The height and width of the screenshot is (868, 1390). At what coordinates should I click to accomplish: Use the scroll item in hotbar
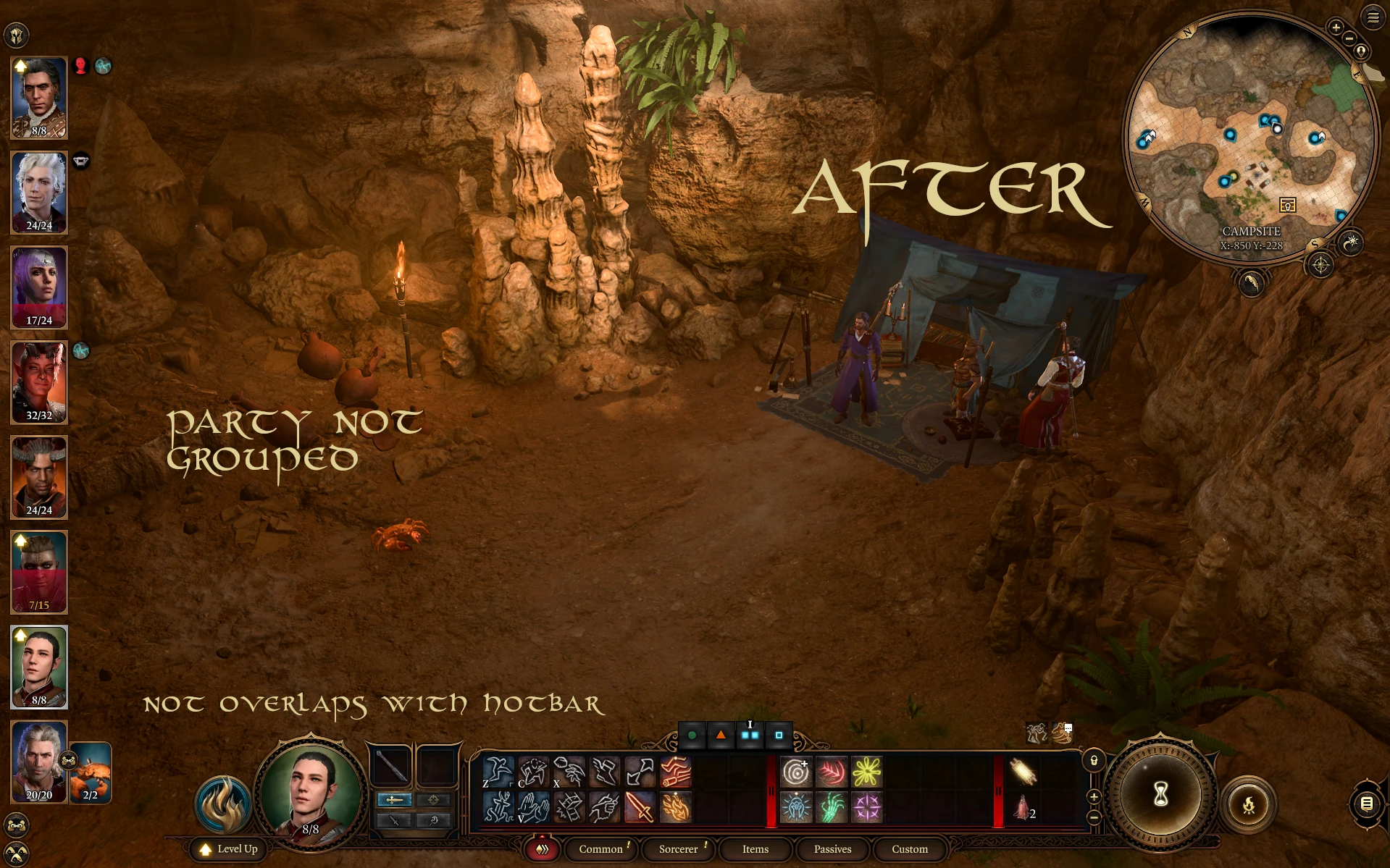click(1023, 772)
